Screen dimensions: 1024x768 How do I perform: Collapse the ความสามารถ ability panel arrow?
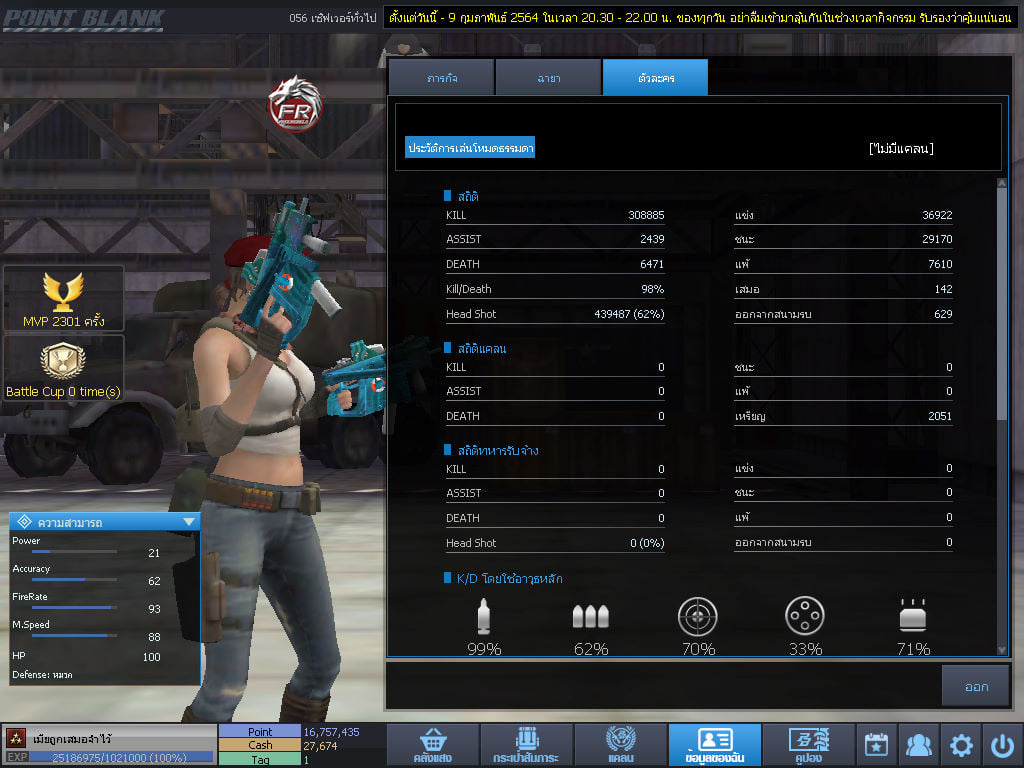coord(189,522)
